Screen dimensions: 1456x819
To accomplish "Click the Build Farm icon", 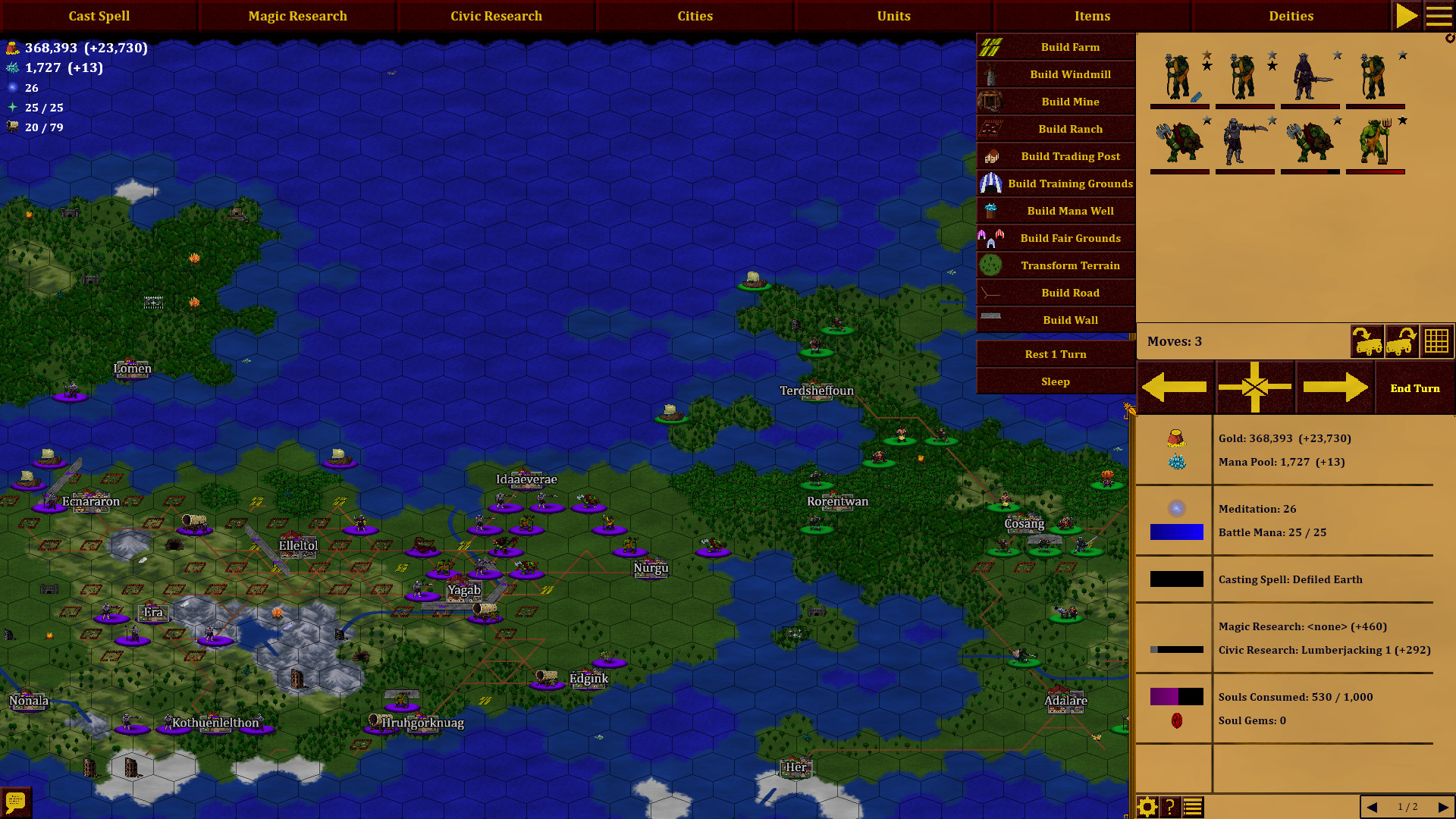I will (991, 46).
